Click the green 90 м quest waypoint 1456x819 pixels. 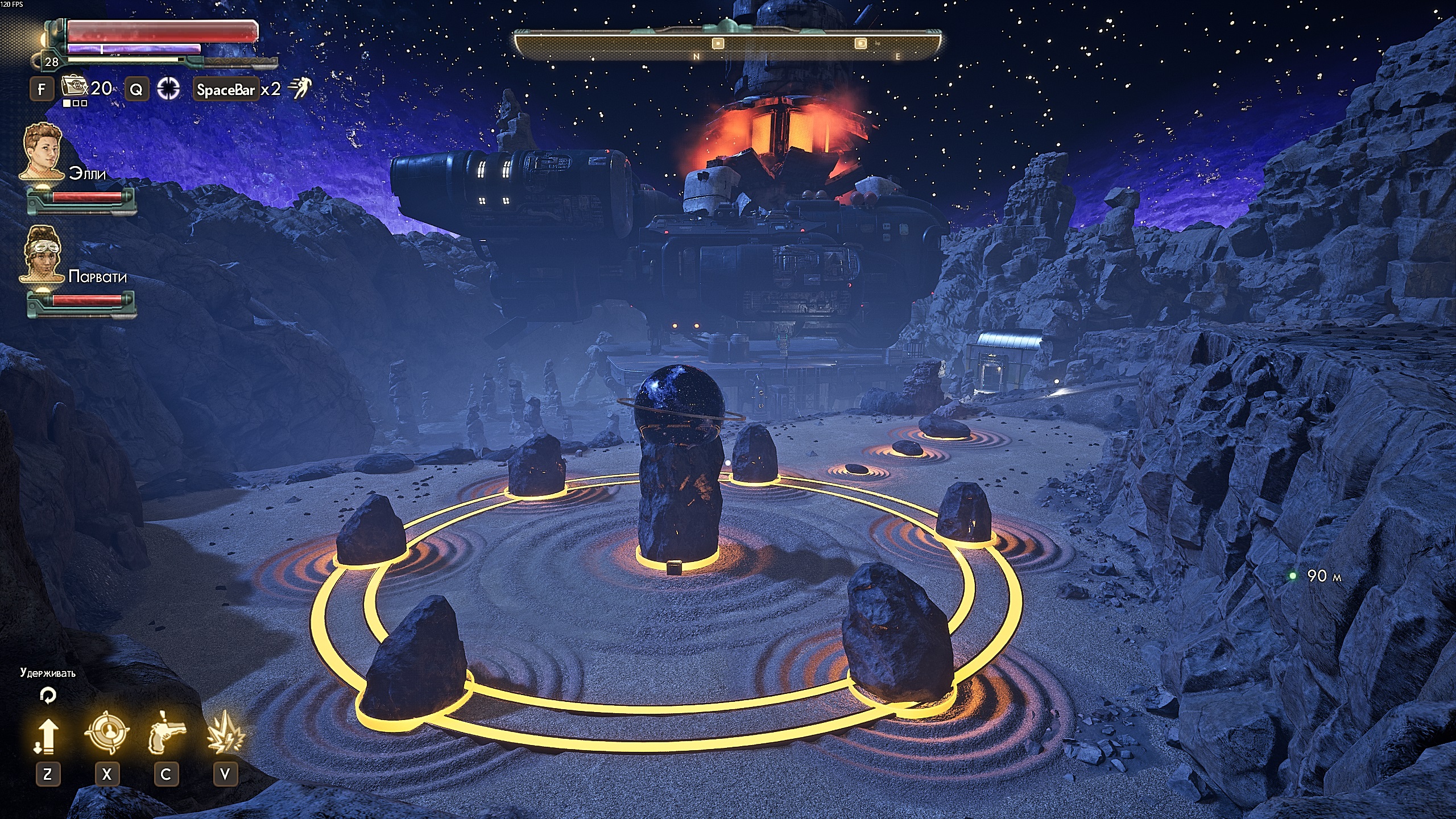pos(1293,576)
